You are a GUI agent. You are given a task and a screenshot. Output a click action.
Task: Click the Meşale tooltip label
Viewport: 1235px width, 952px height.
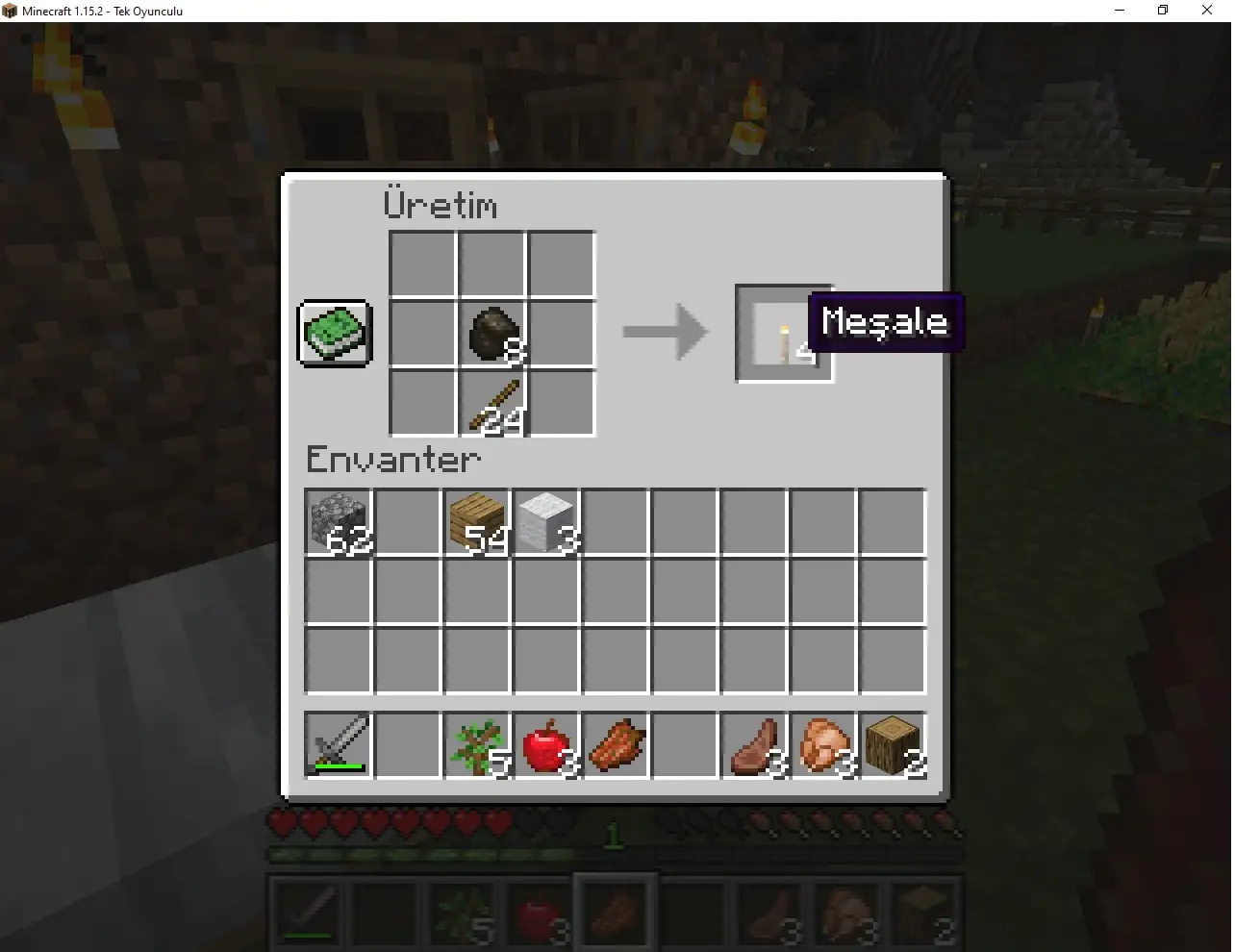pos(885,322)
